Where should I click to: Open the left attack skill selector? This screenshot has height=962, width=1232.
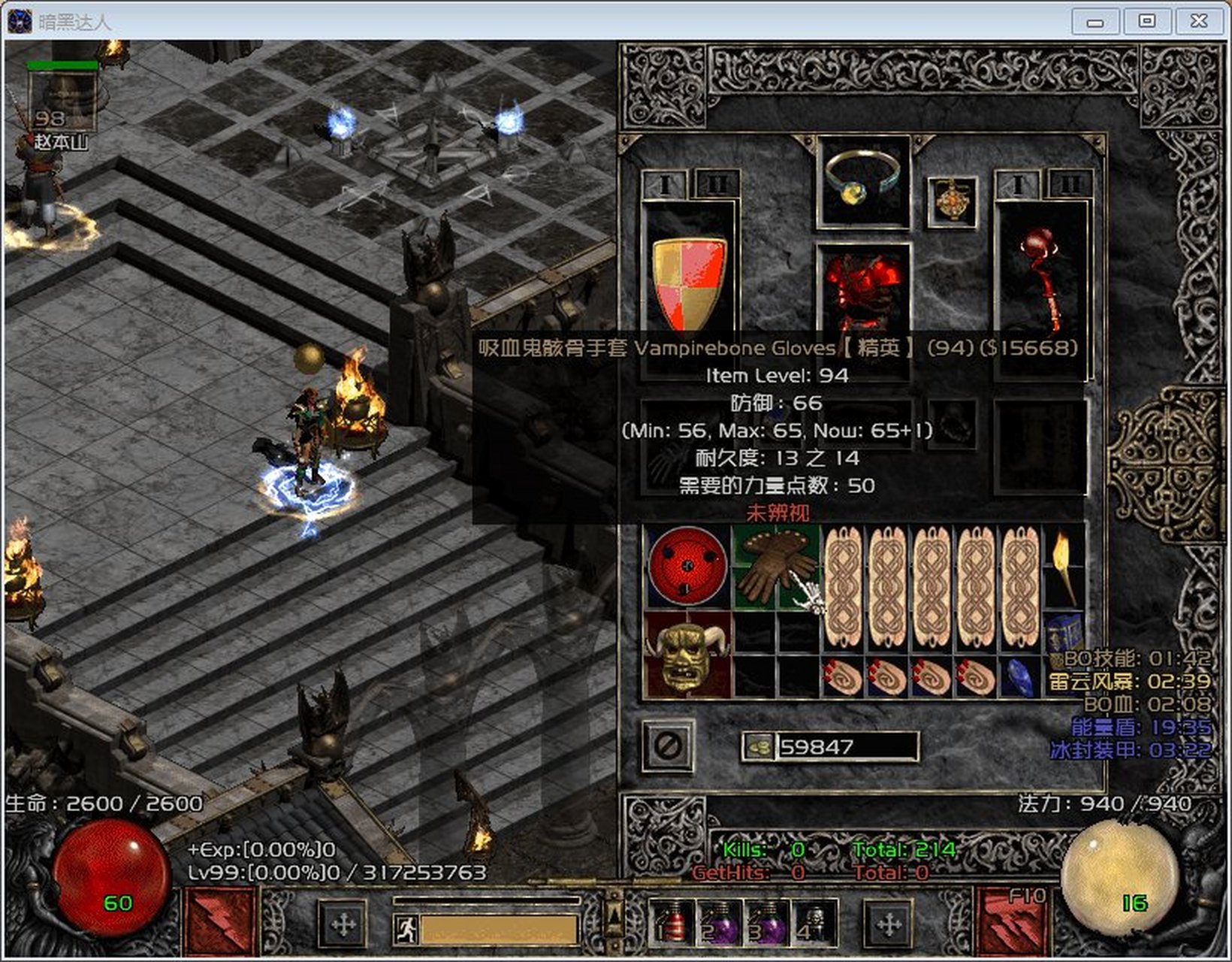tap(219, 921)
